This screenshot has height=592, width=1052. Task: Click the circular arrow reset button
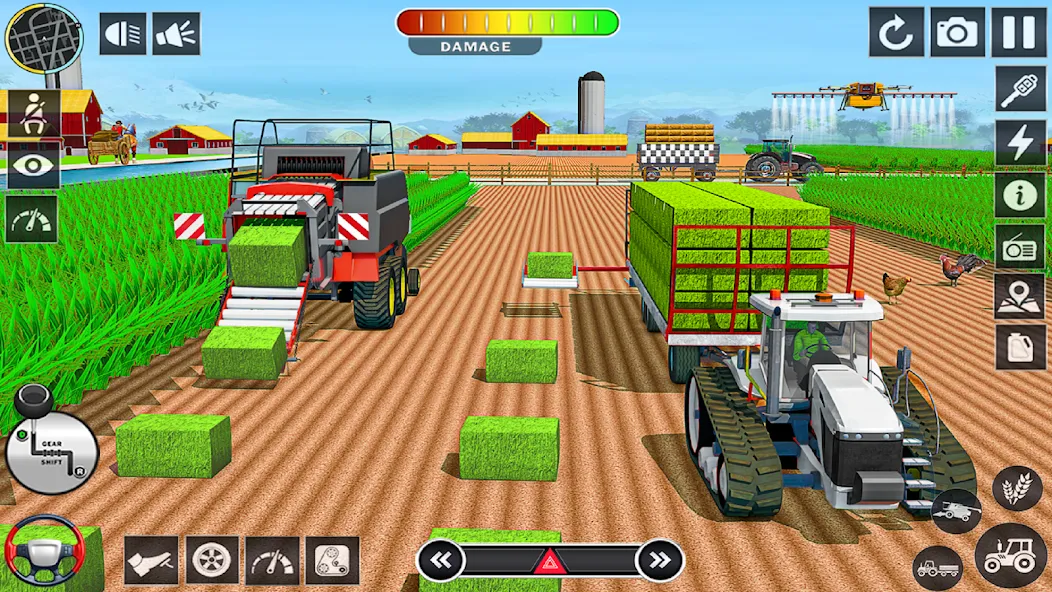click(x=895, y=33)
